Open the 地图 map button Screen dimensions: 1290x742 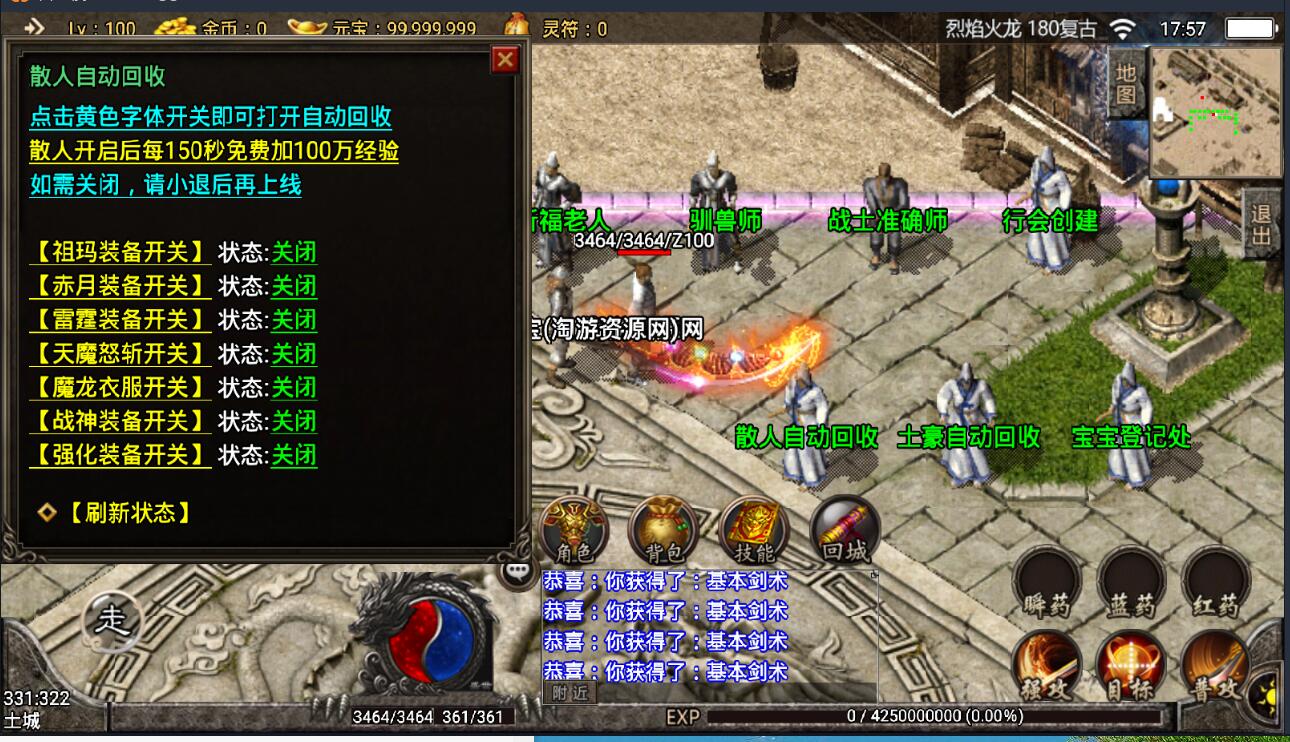(1127, 83)
